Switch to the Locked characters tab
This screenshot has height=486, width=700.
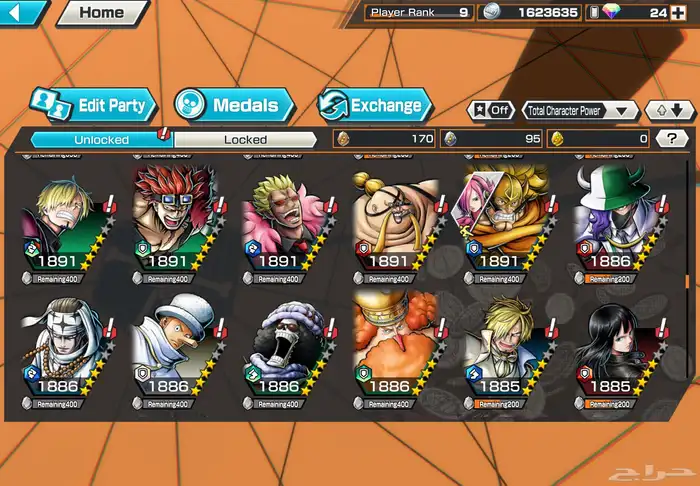click(245, 140)
